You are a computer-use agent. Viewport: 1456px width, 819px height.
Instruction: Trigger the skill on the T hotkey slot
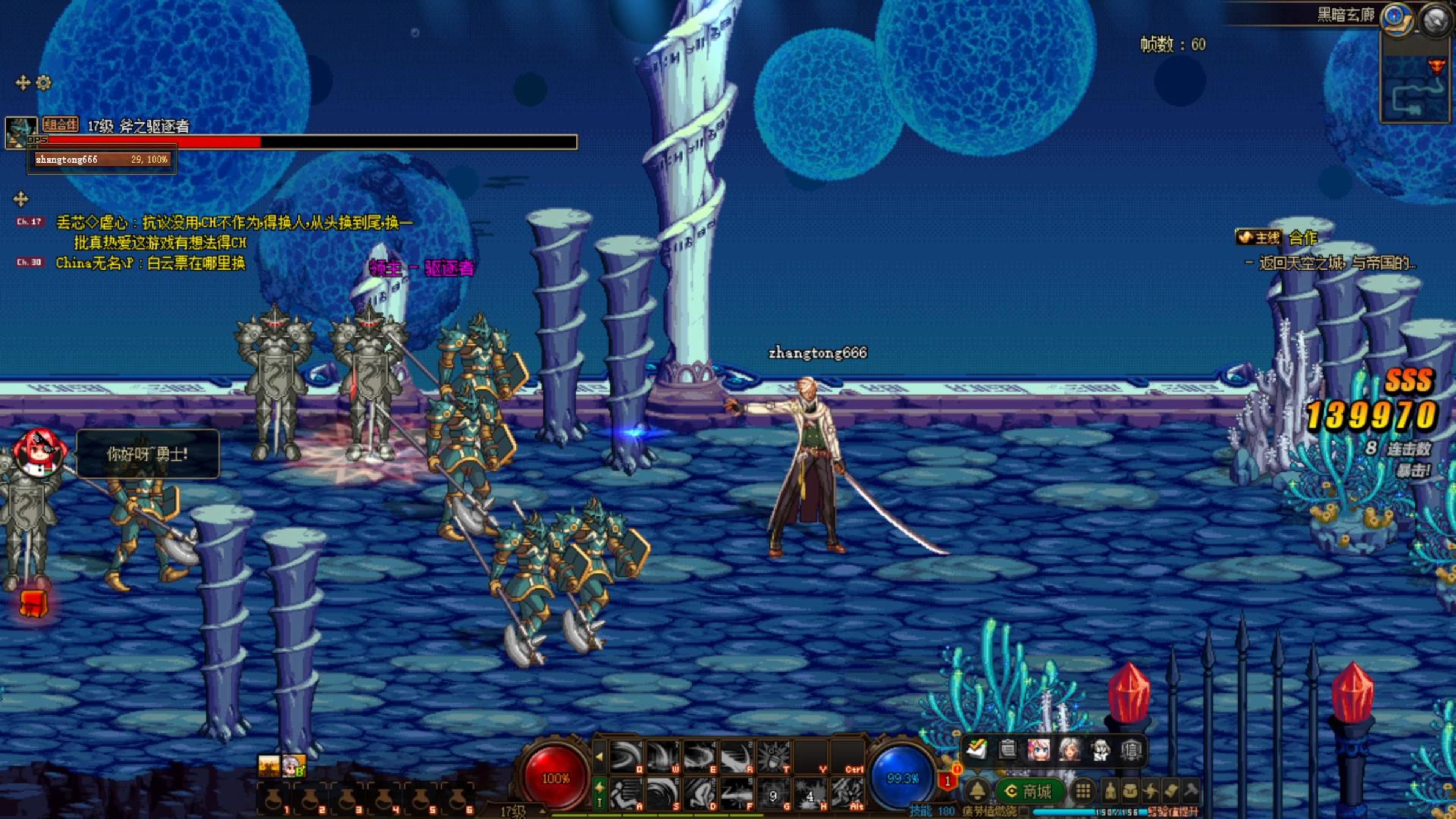point(773,757)
